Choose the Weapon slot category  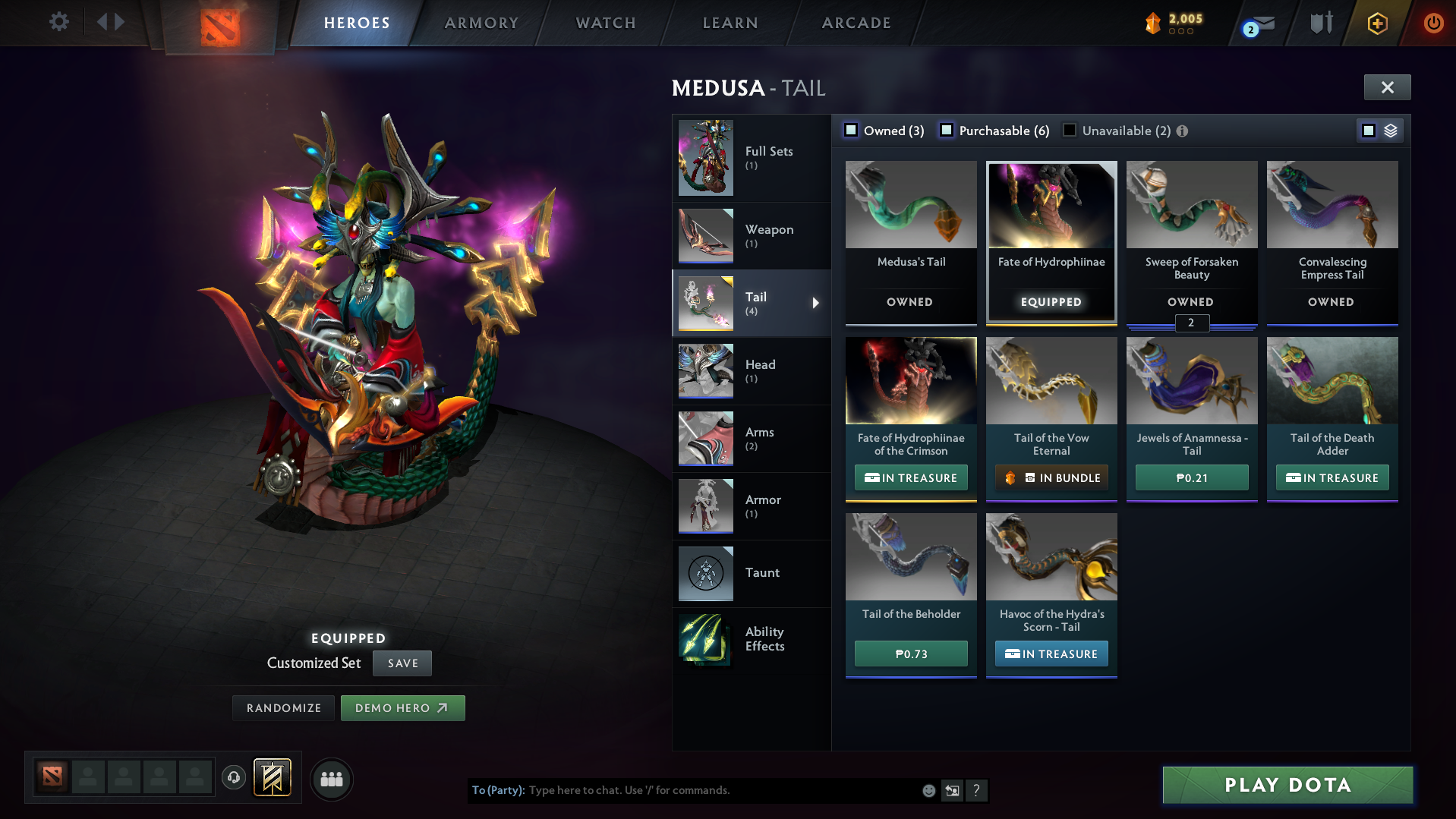click(x=751, y=235)
